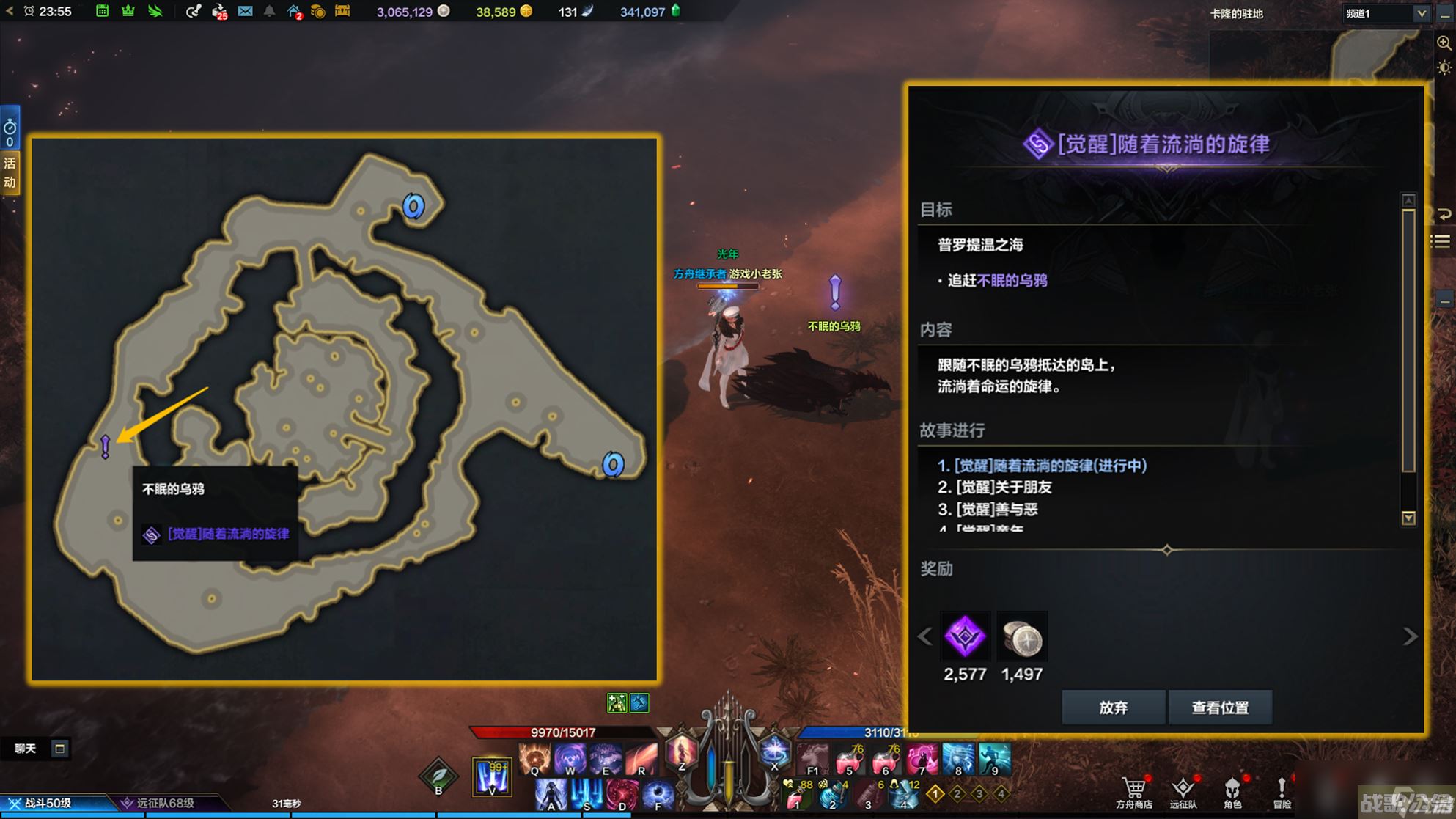The image size is (1456, 819).
Task: Open the mail envelope icon
Action: [x=245, y=12]
